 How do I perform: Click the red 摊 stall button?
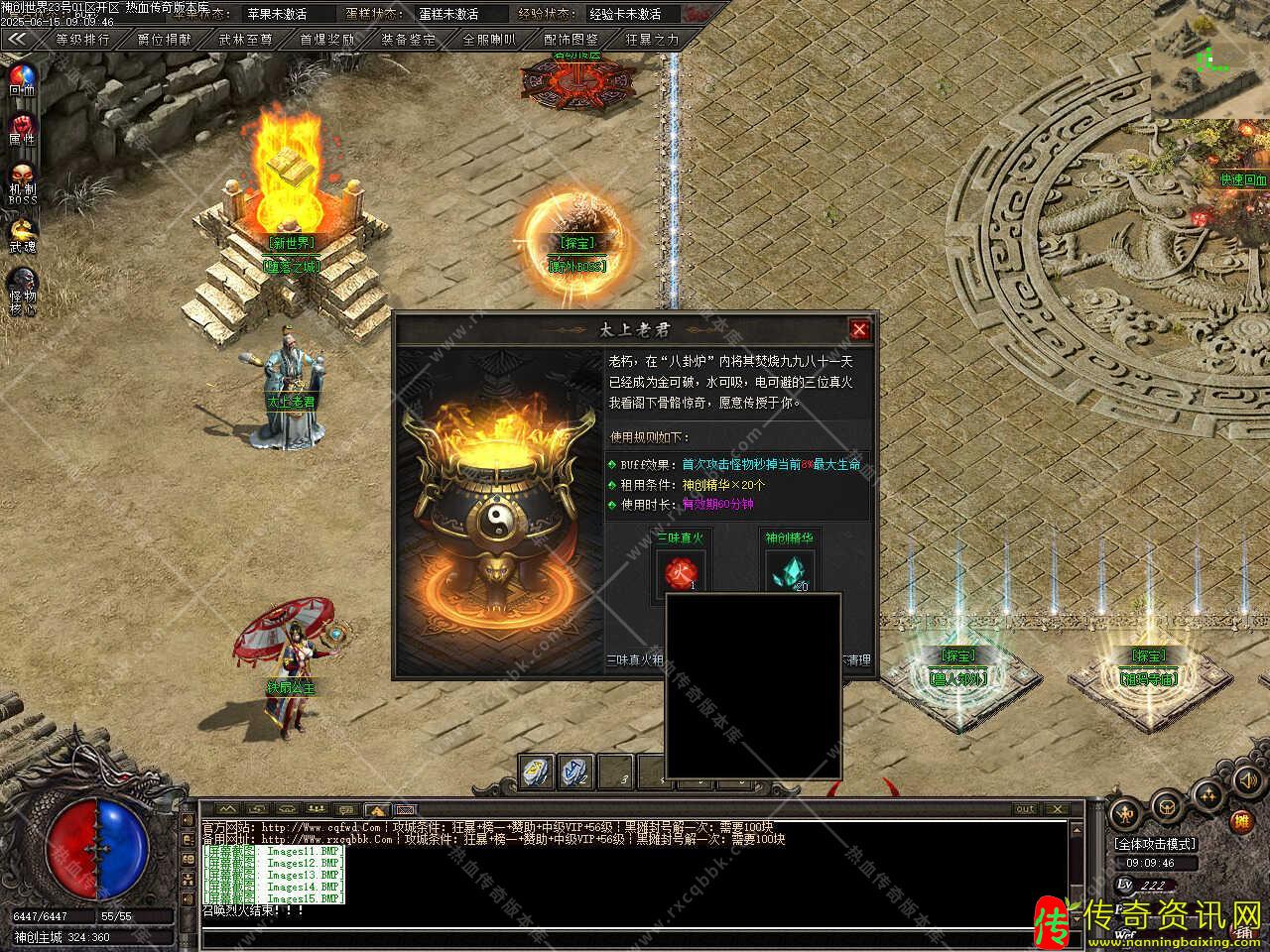1241,821
